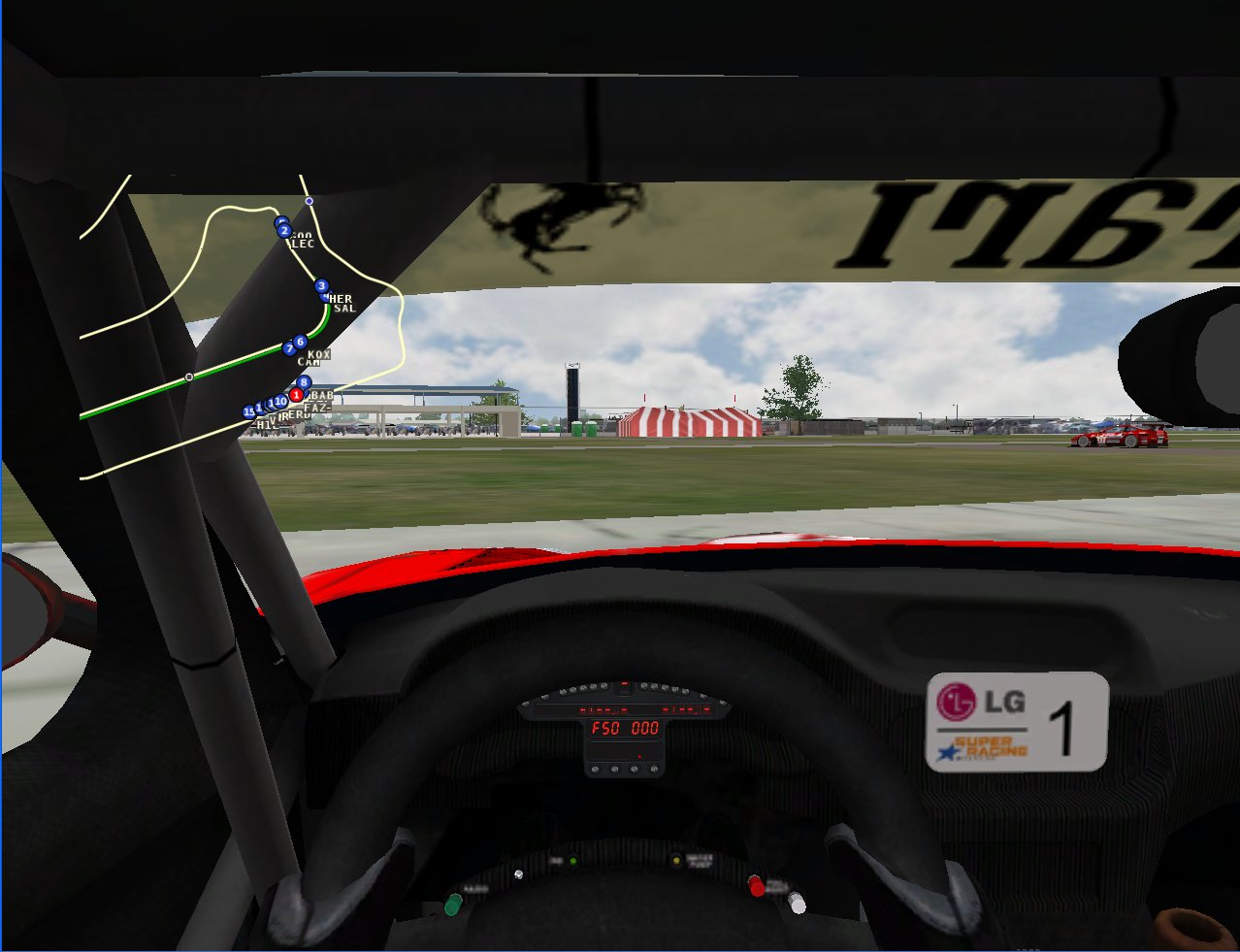This screenshot has width=1240, height=952.
Task: Select car marker 3 on track map
Action: pos(322,286)
